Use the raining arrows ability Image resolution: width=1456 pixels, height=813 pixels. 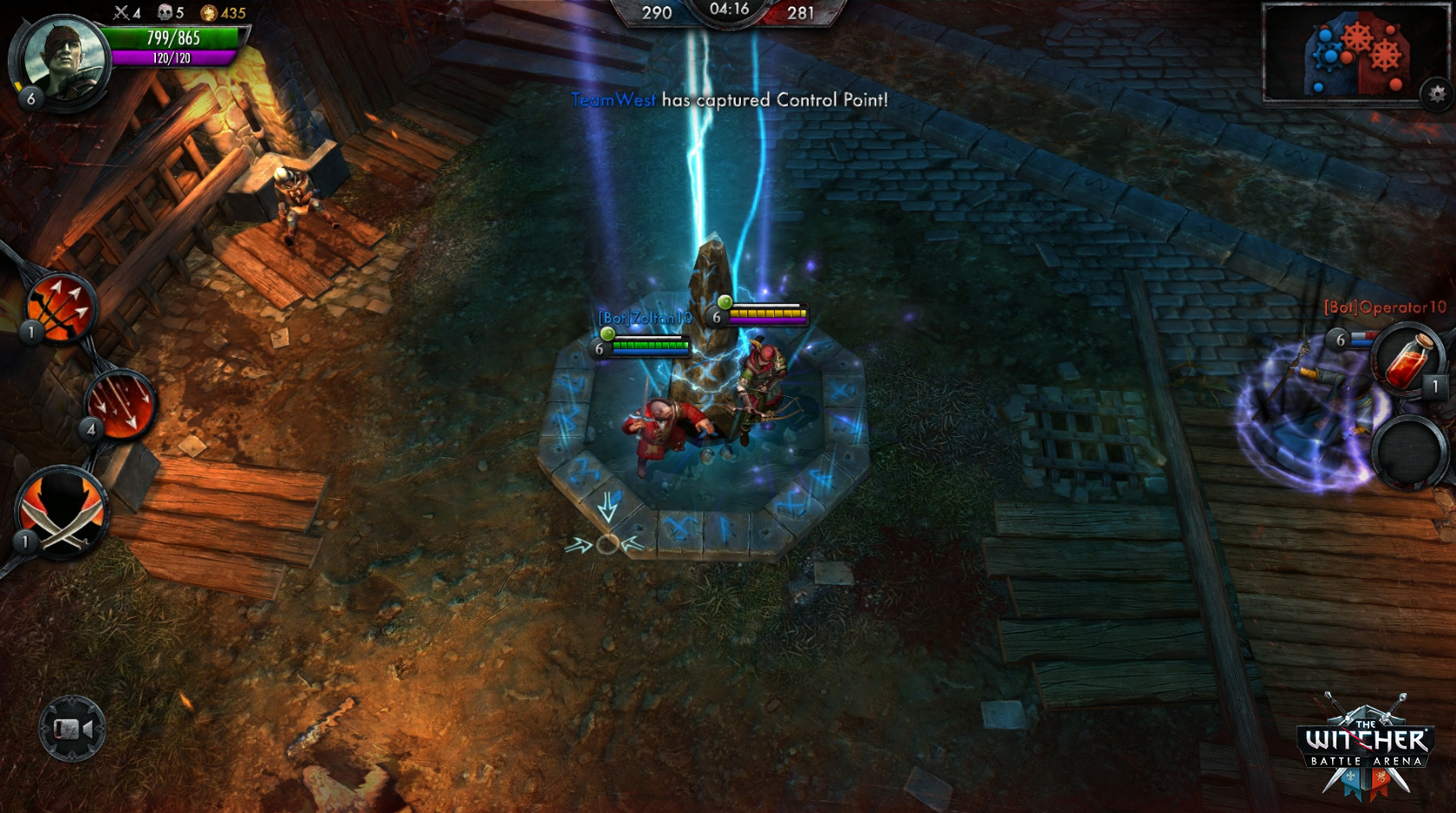point(120,405)
